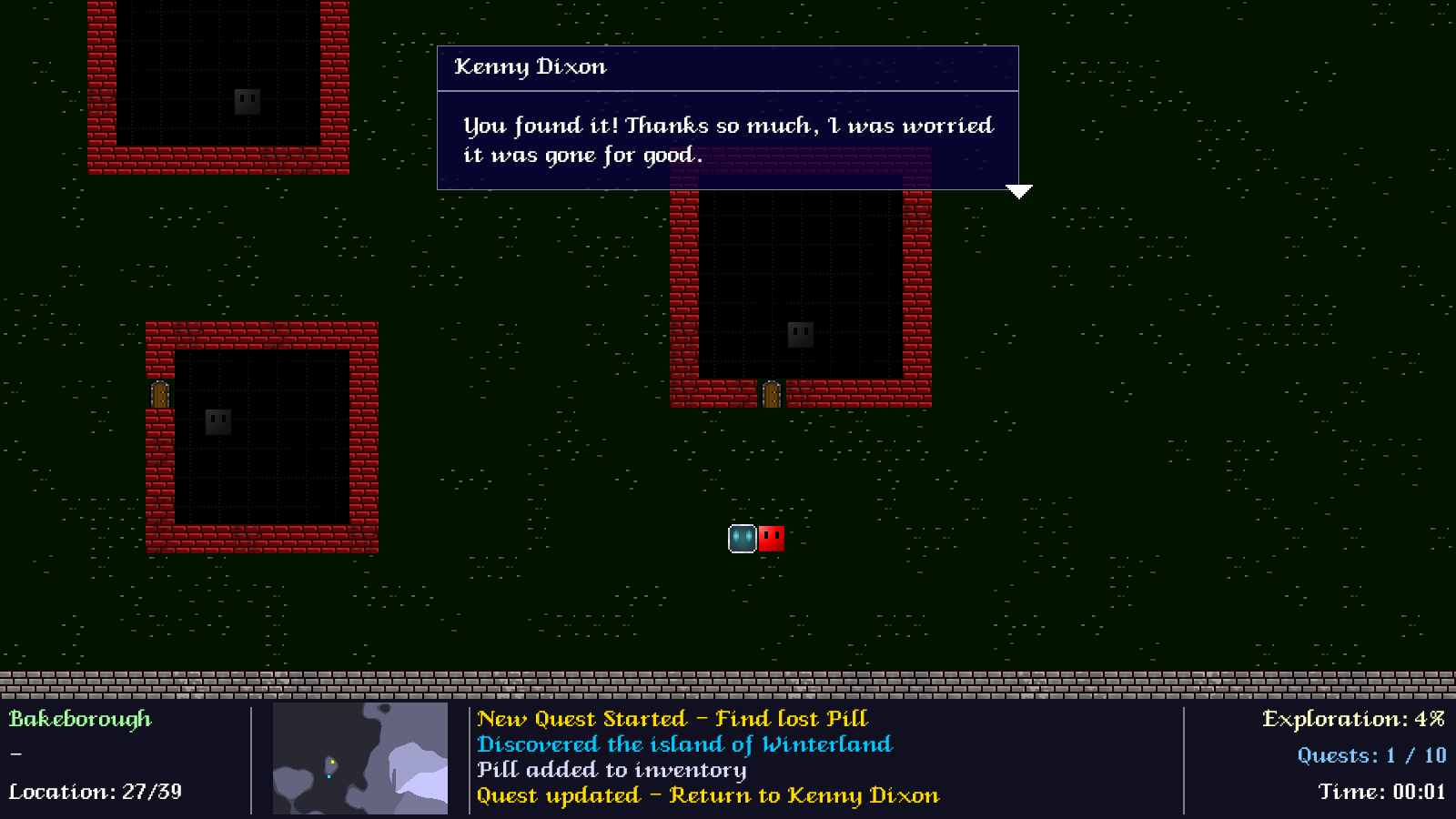This screenshot has width=1456, height=819.
Task: Select the 'Return to Kenny Dixon' quest log entry
Action: (x=707, y=795)
